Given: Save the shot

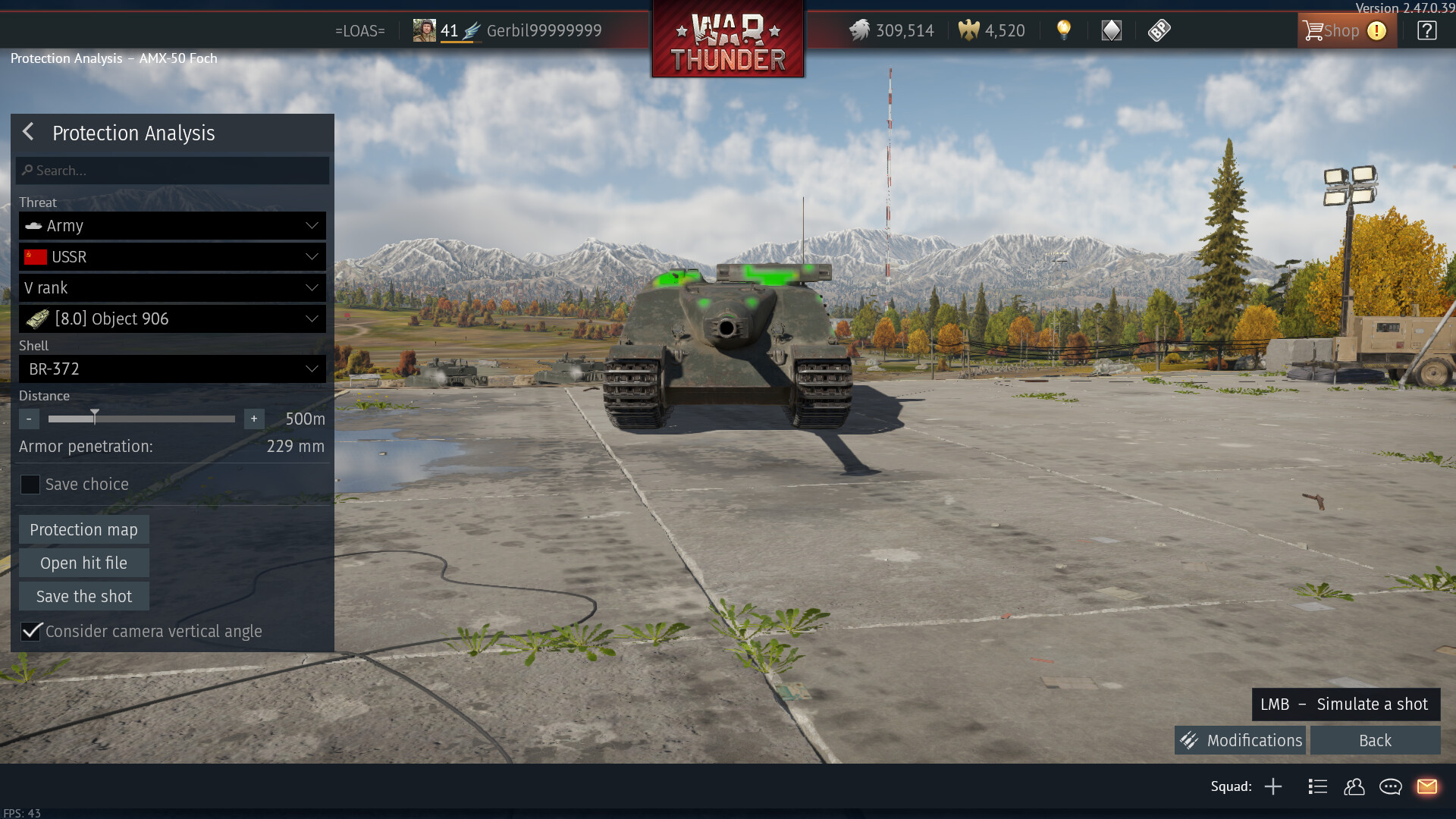Looking at the screenshot, I should click(x=83, y=597).
